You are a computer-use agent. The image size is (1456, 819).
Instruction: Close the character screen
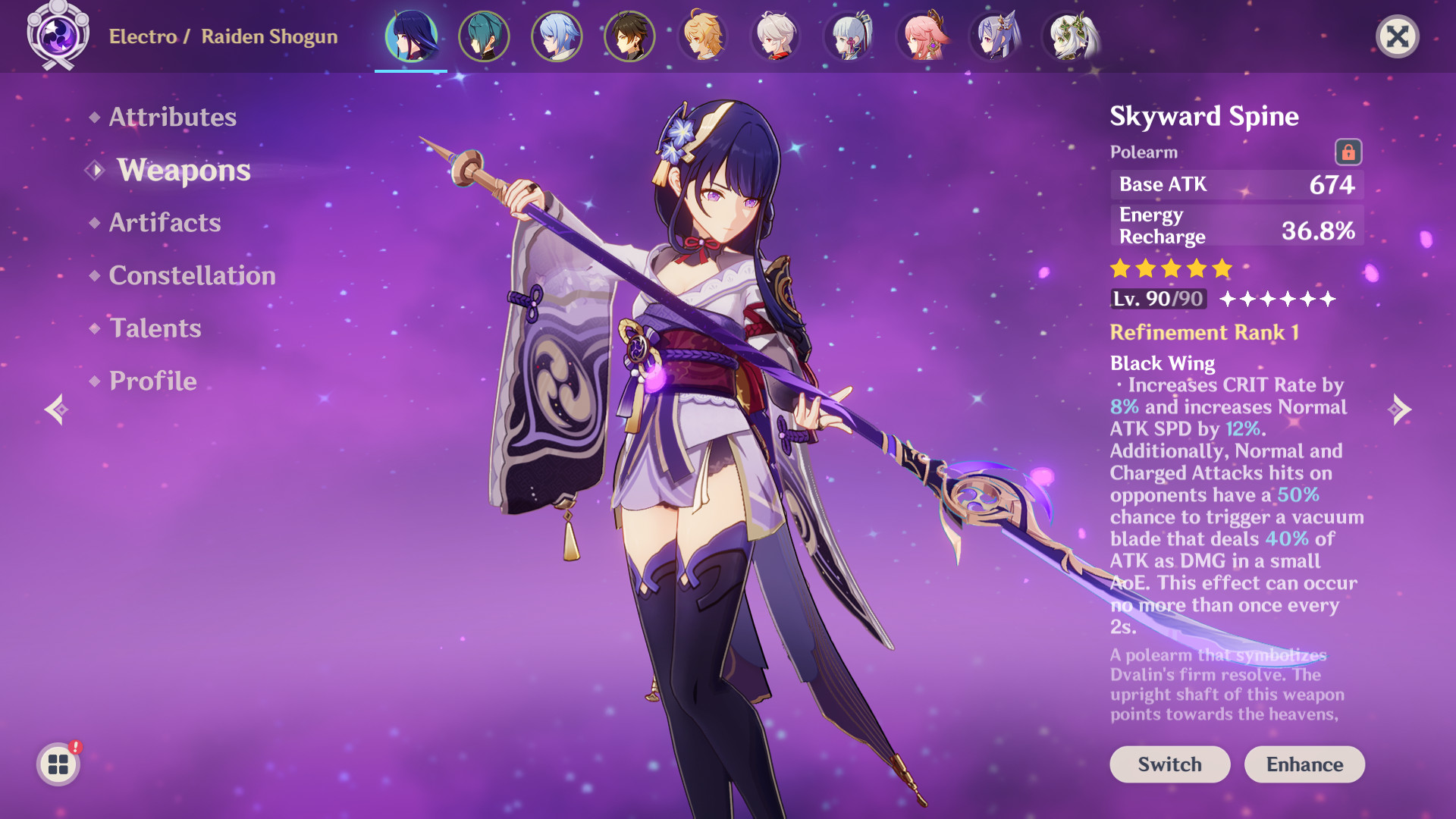pyautogui.click(x=1397, y=36)
